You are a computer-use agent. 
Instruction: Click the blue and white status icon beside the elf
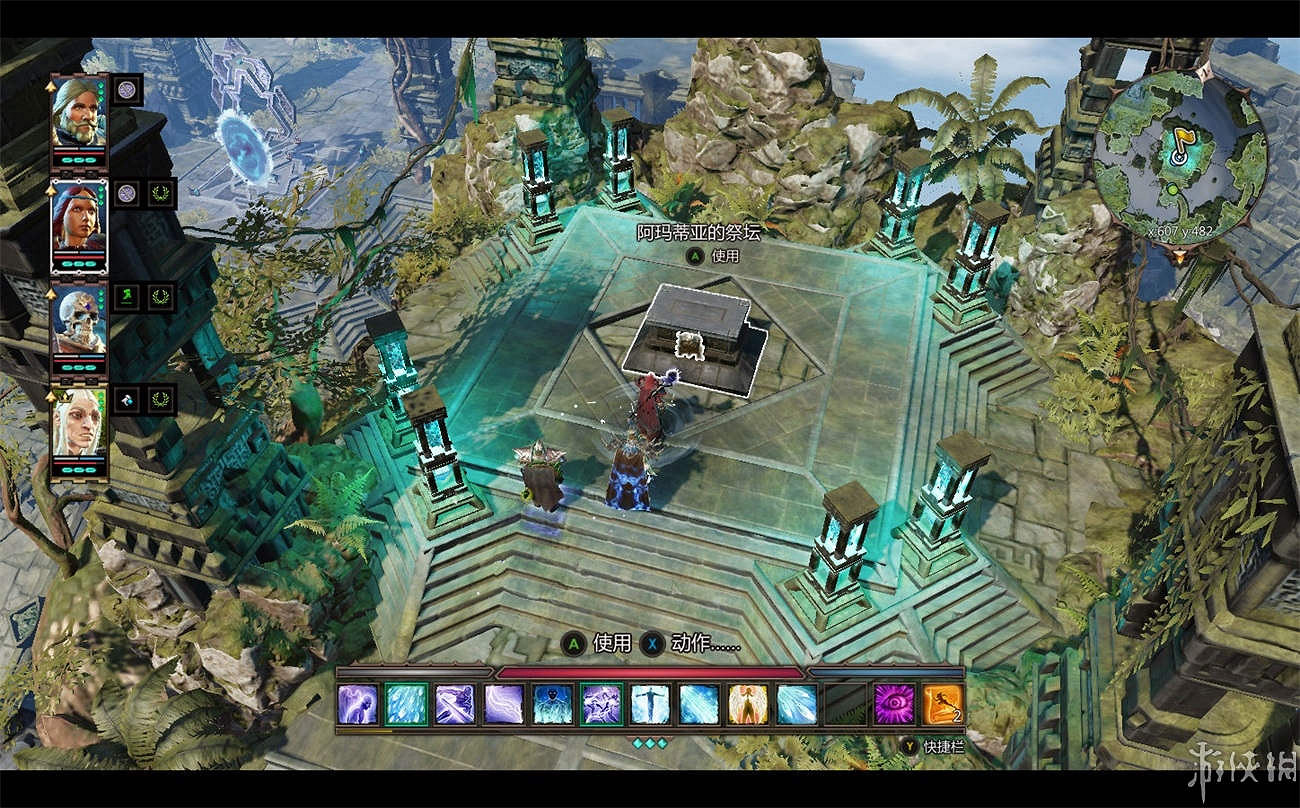[127, 399]
